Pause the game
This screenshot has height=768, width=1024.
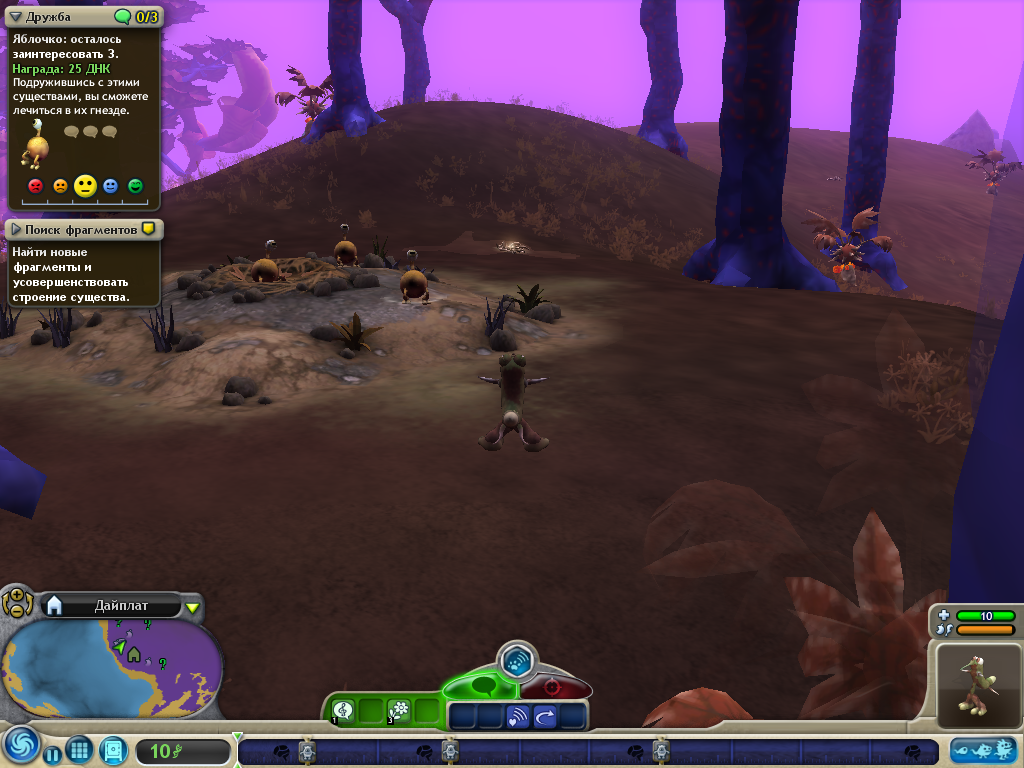coord(52,754)
